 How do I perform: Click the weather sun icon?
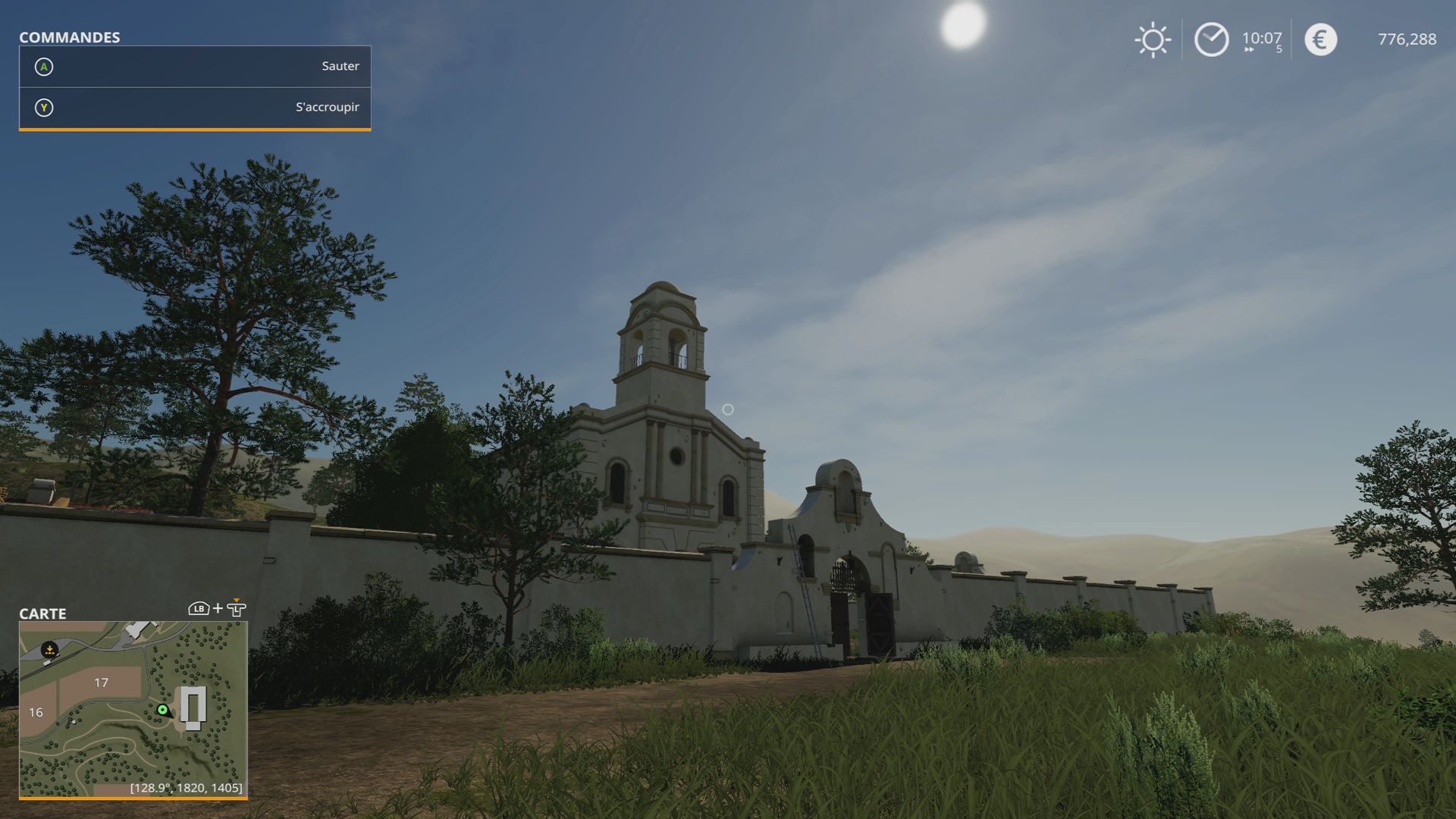pos(1153,39)
